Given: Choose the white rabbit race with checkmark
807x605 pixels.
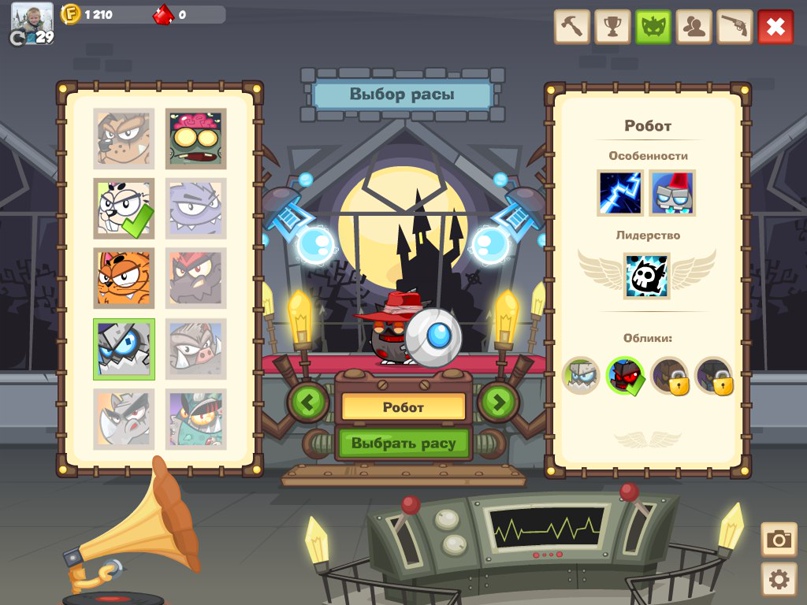Looking at the screenshot, I should coord(124,208).
